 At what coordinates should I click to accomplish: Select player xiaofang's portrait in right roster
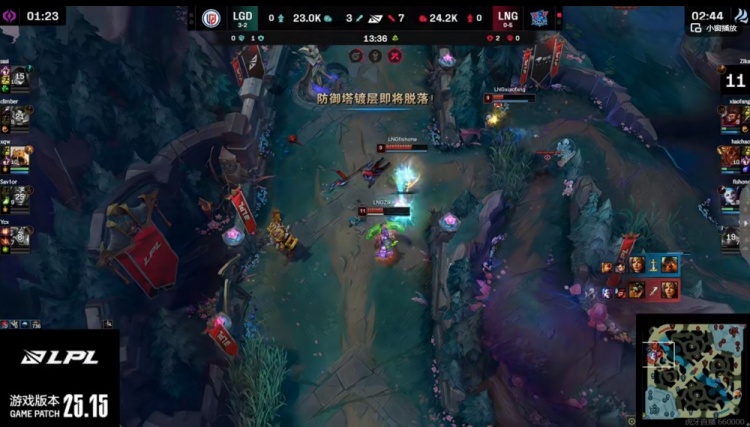733,117
